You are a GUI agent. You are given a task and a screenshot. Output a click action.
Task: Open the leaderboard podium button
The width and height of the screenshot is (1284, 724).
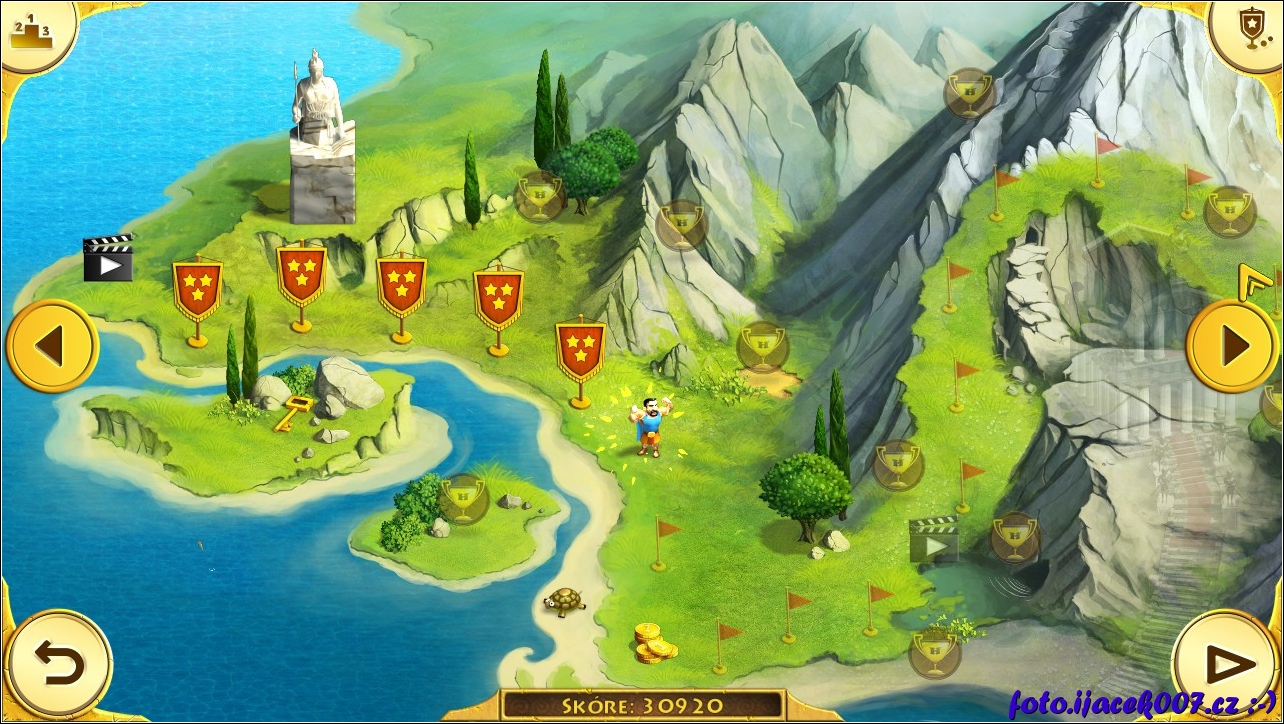tap(33, 33)
